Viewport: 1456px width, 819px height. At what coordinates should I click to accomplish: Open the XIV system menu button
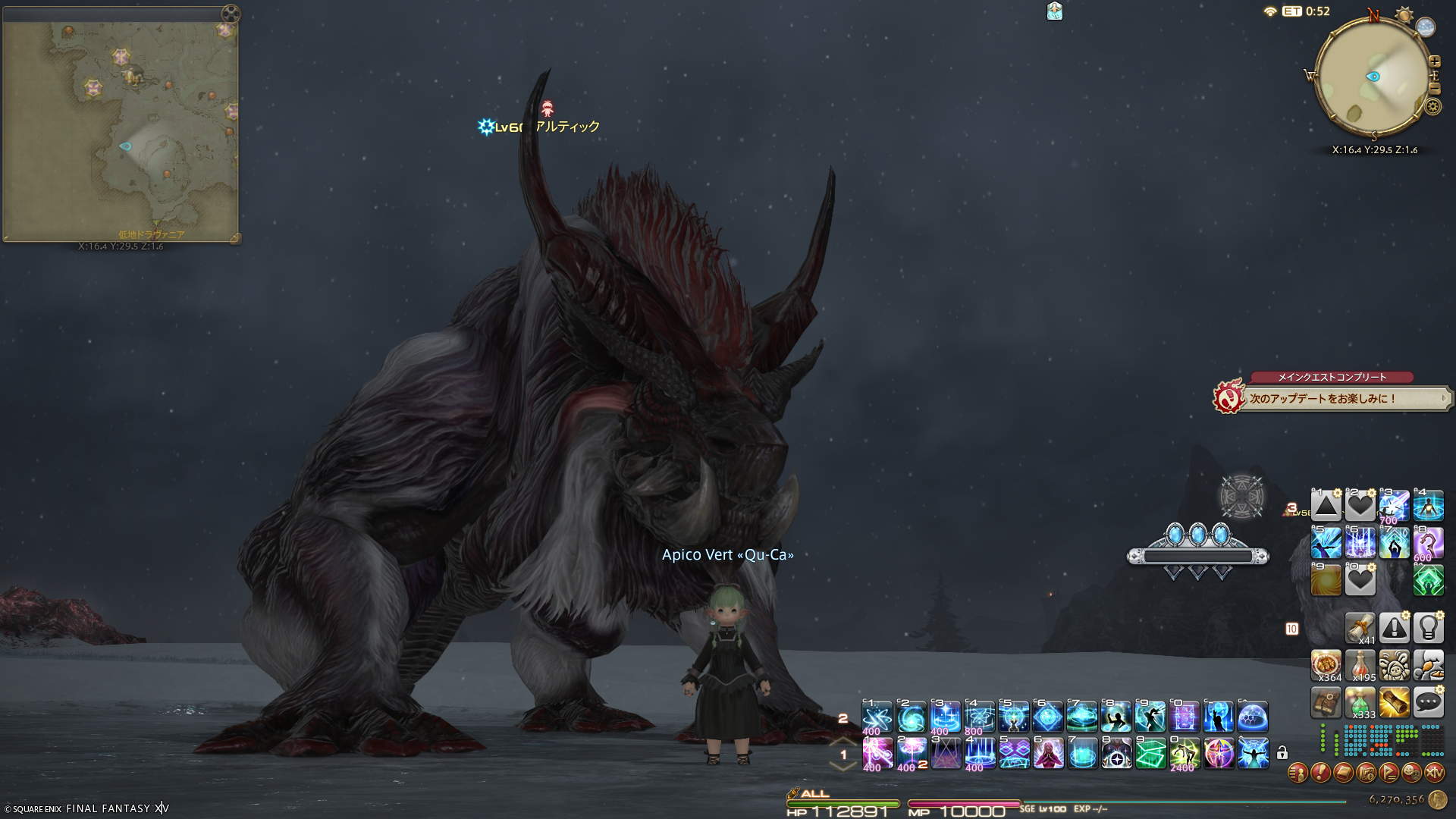tap(1434, 773)
